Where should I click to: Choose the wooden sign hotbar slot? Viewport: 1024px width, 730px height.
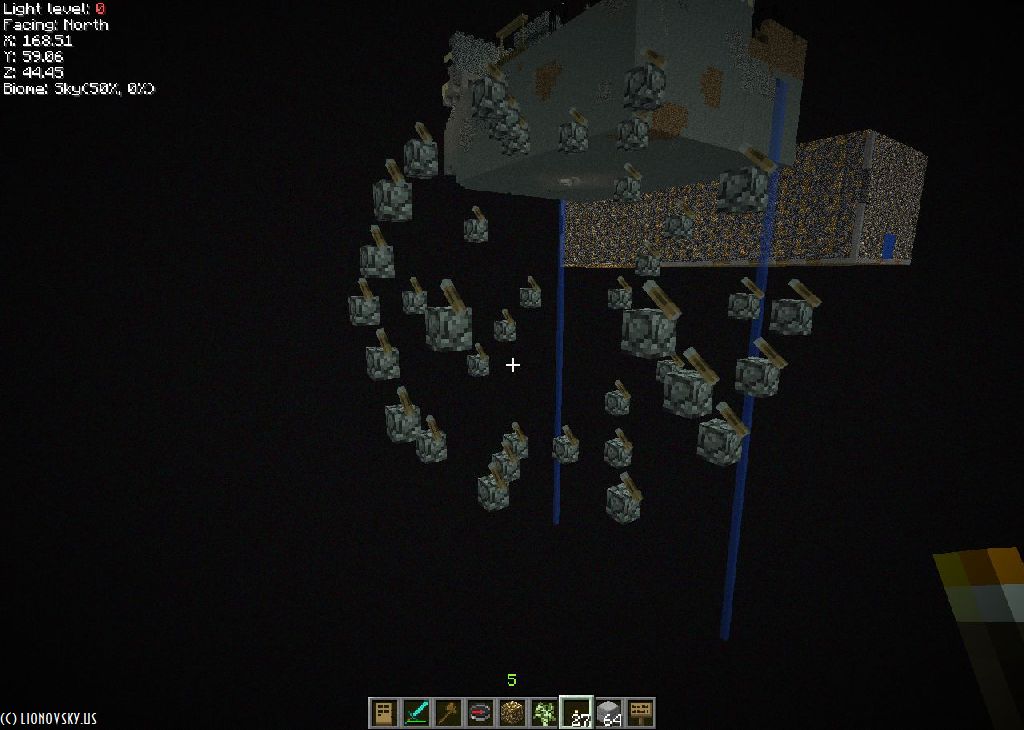point(640,712)
